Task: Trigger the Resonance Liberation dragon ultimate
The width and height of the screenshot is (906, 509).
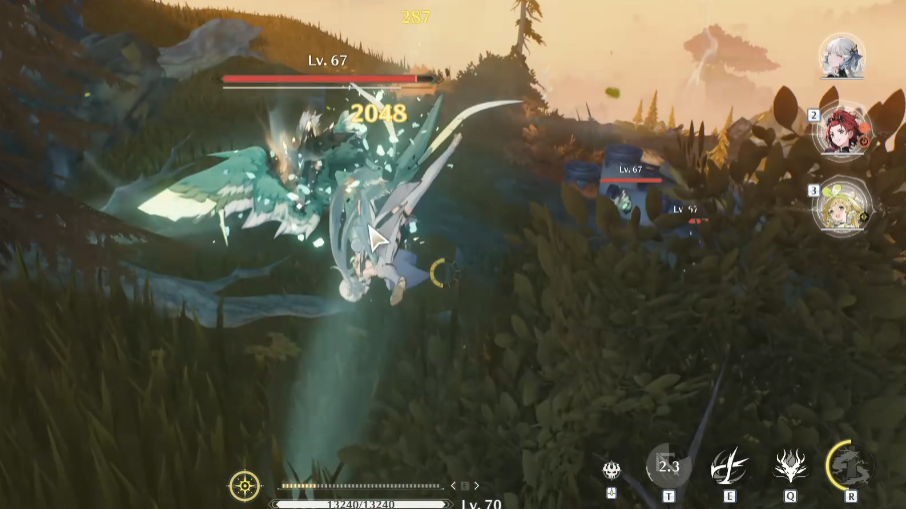Action: coord(851,465)
